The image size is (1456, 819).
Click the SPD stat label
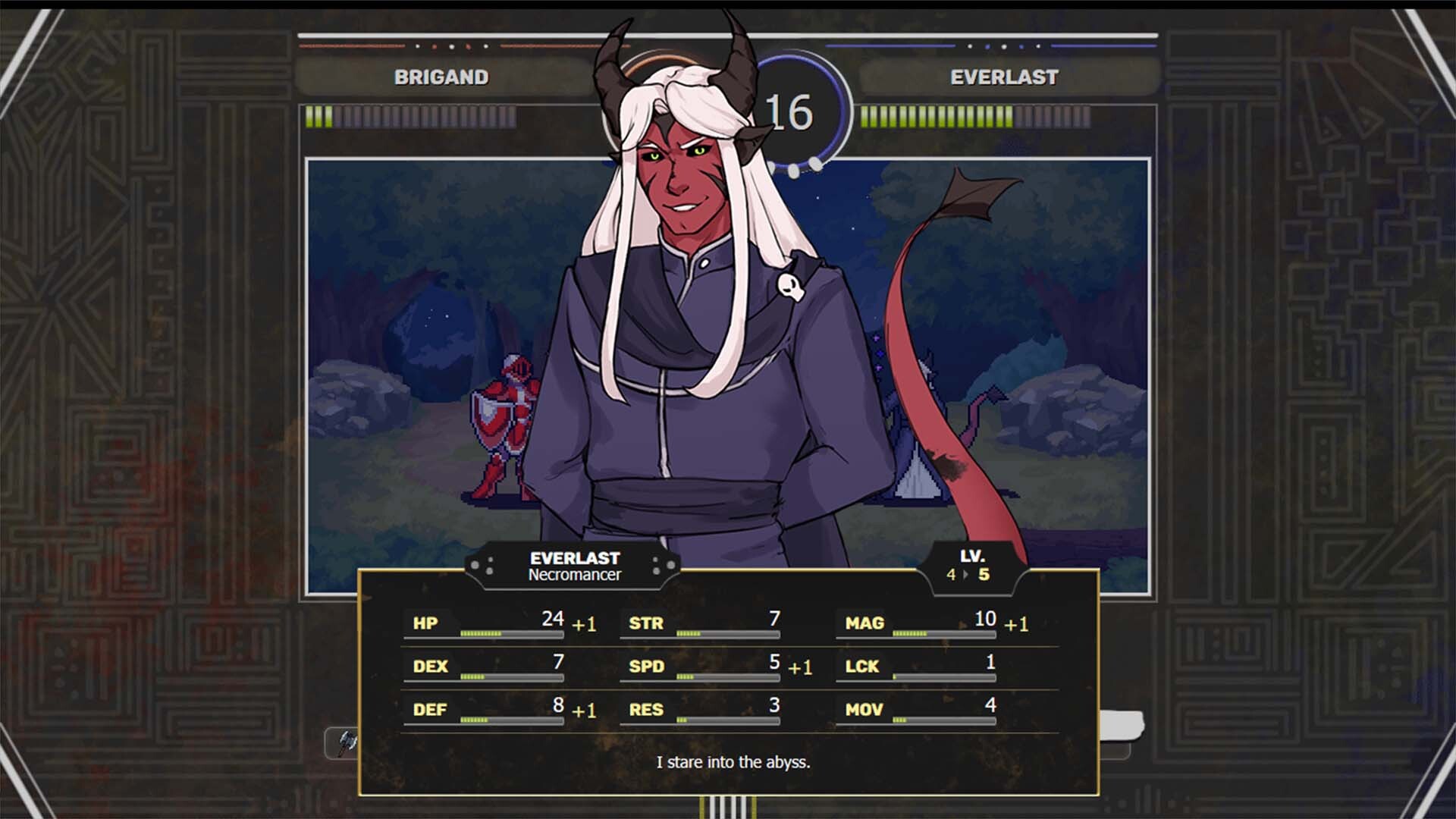pos(648,667)
